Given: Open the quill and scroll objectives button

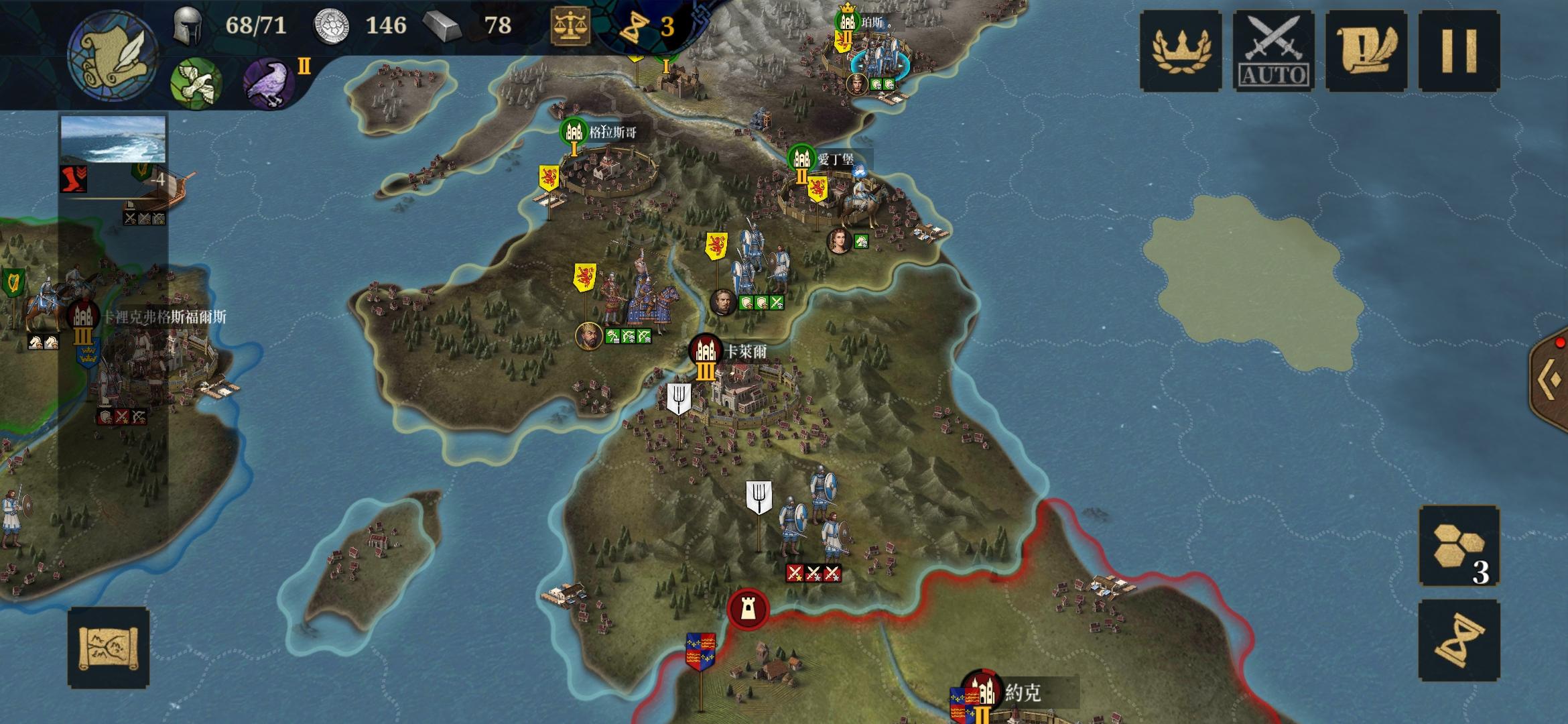Looking at the screenshot, I should [1366, 51].
